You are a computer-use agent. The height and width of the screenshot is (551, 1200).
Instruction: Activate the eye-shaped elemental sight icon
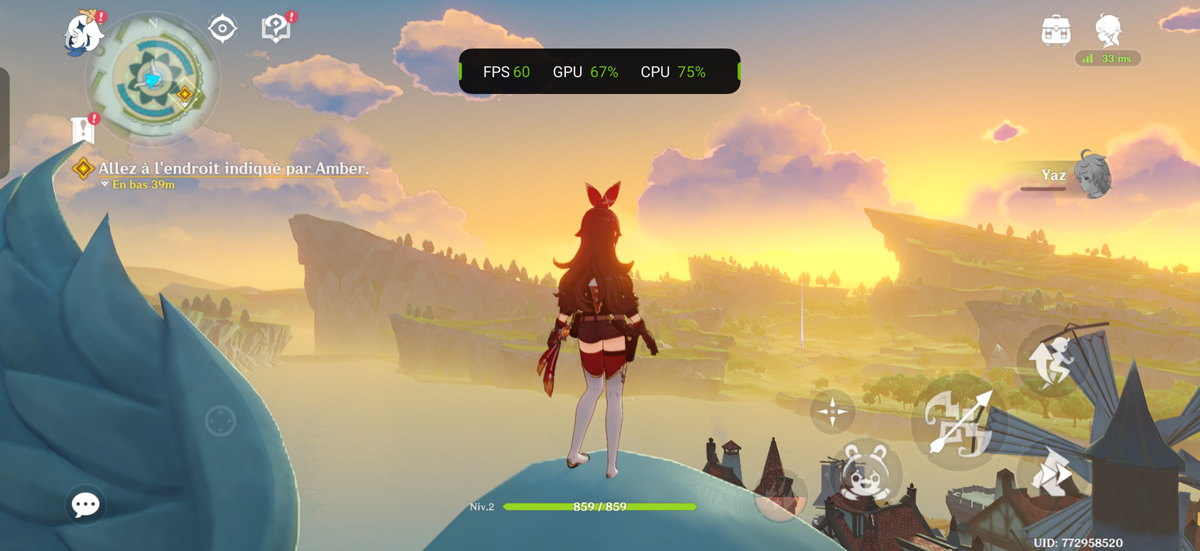pyautogui.click(x=222, y=29)
